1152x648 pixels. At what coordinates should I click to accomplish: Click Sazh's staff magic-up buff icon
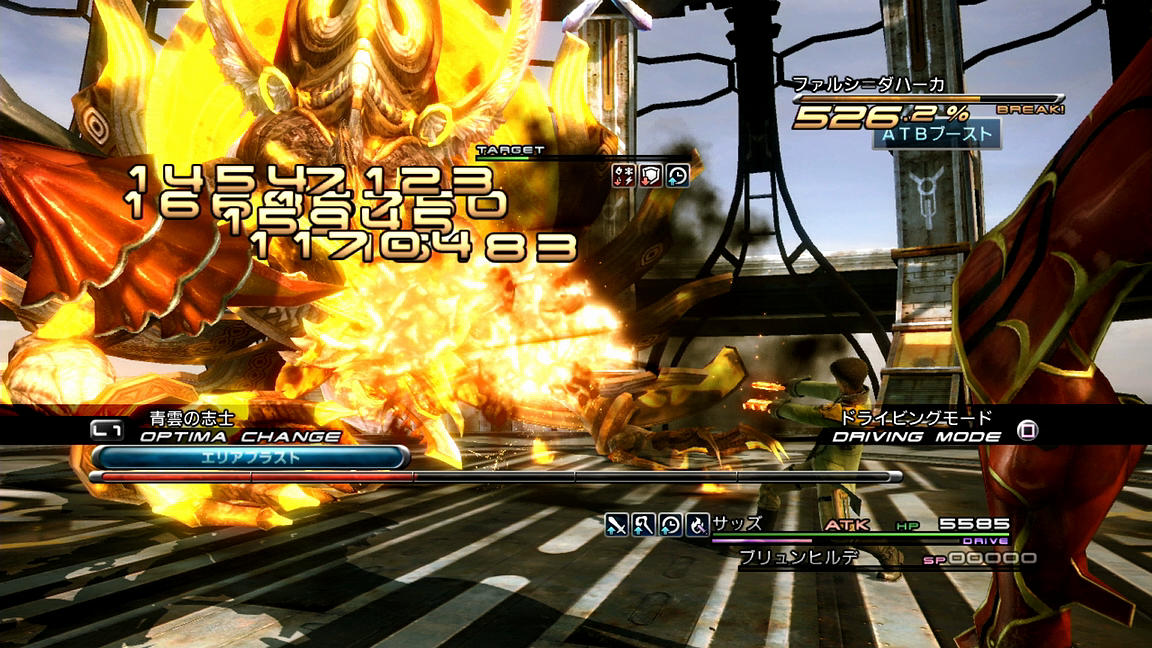point(644,523)
